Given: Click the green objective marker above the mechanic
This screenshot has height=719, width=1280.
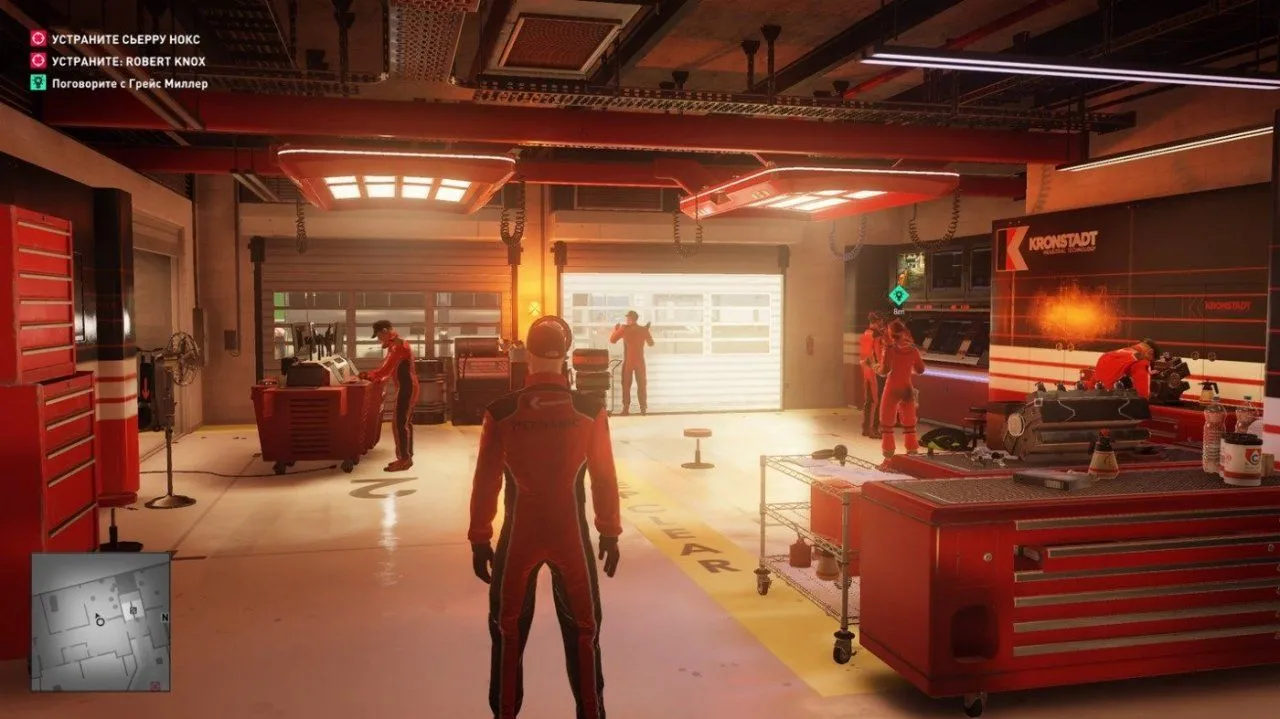Looking at the screenshot, I should pyautogui.click(x=898, y=294).
